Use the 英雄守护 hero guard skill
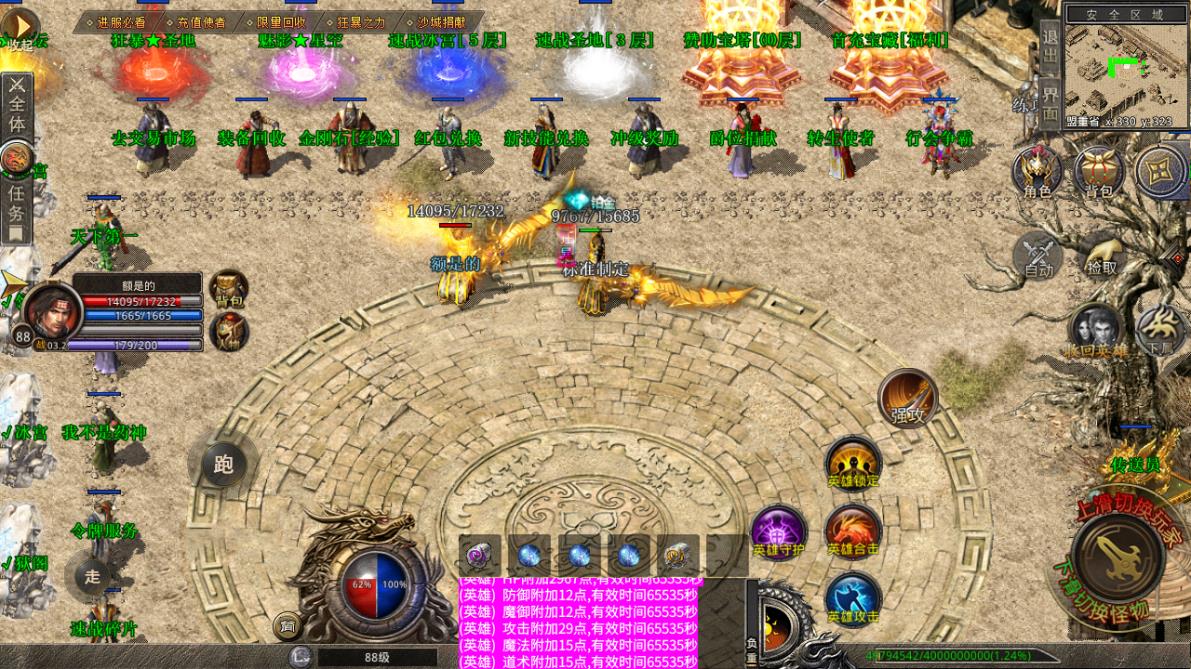 (779, 532)
